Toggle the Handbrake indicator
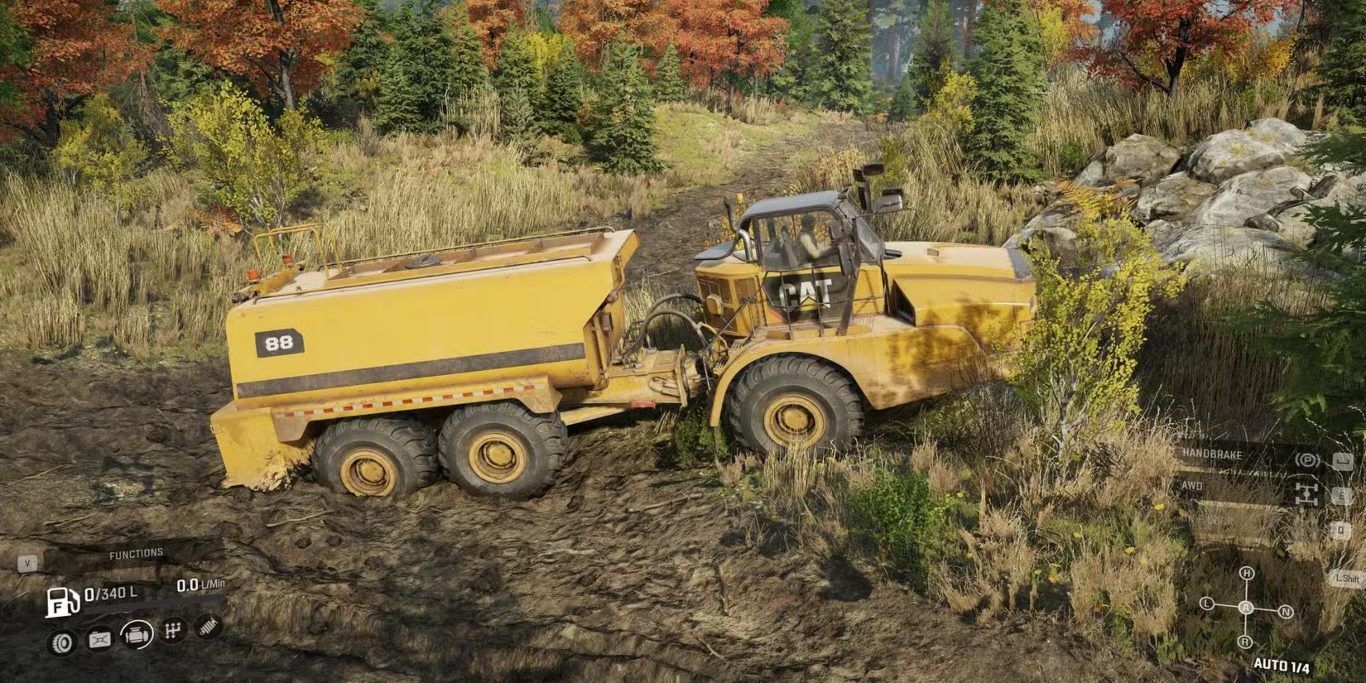1366x683 pixels. click(1306, 459)
